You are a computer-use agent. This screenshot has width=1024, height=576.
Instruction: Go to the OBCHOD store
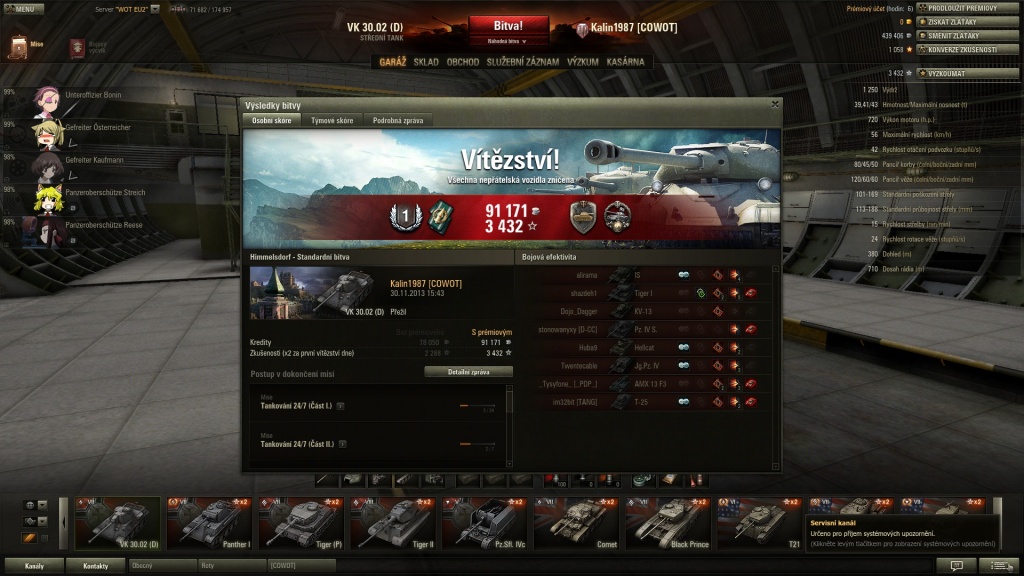click(x=462, y=62)
